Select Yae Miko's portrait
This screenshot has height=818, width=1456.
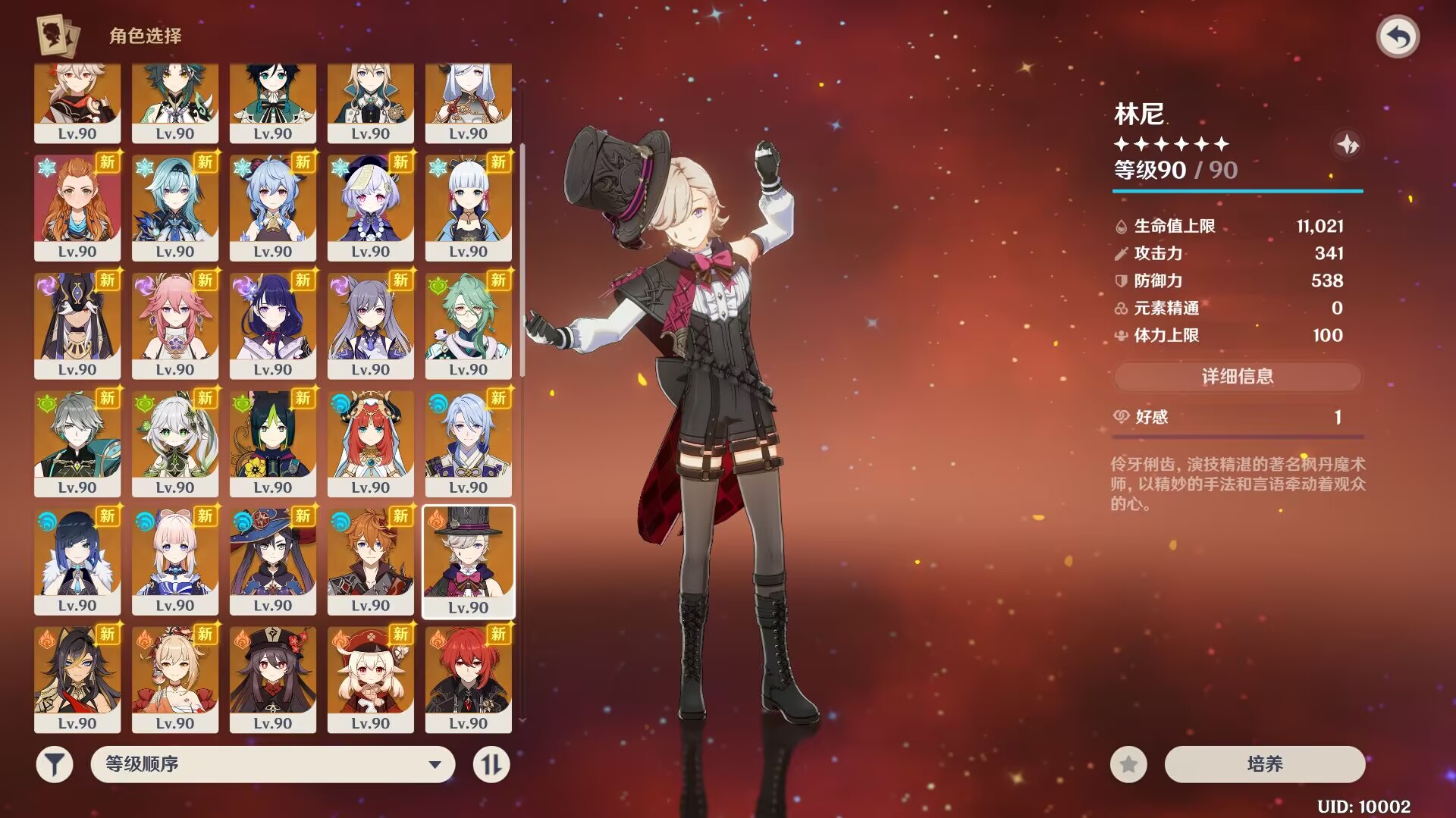pos(174,324)
